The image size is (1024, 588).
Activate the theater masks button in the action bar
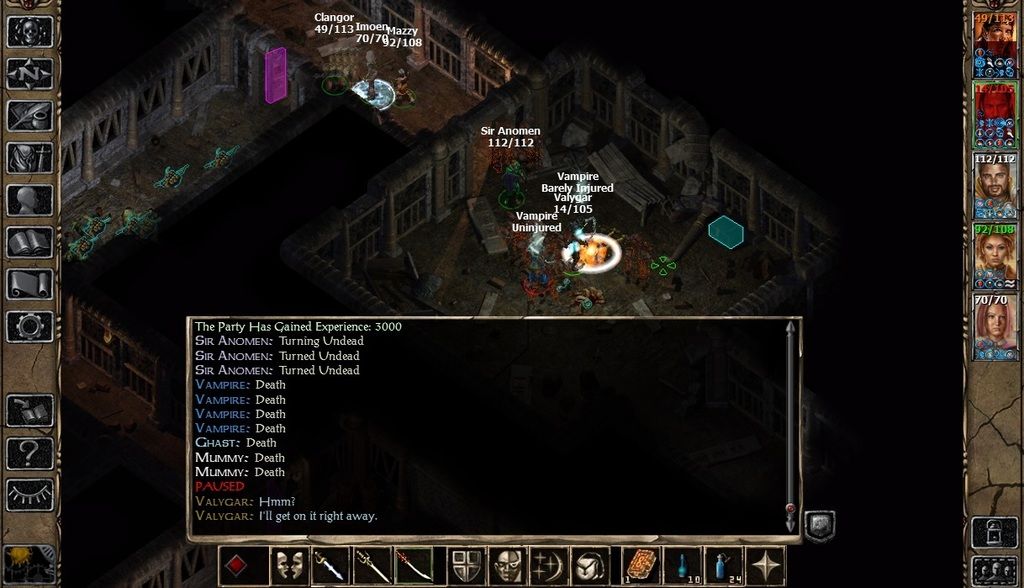click(x=289, y=566)
